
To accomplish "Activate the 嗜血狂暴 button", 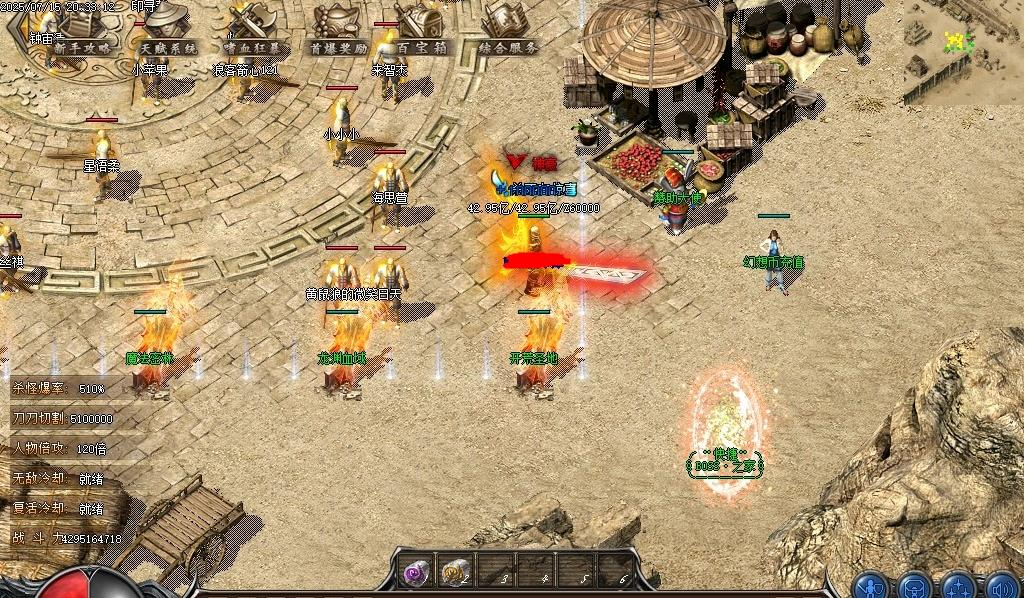I will pyautogui.click(x=251, y=47).
